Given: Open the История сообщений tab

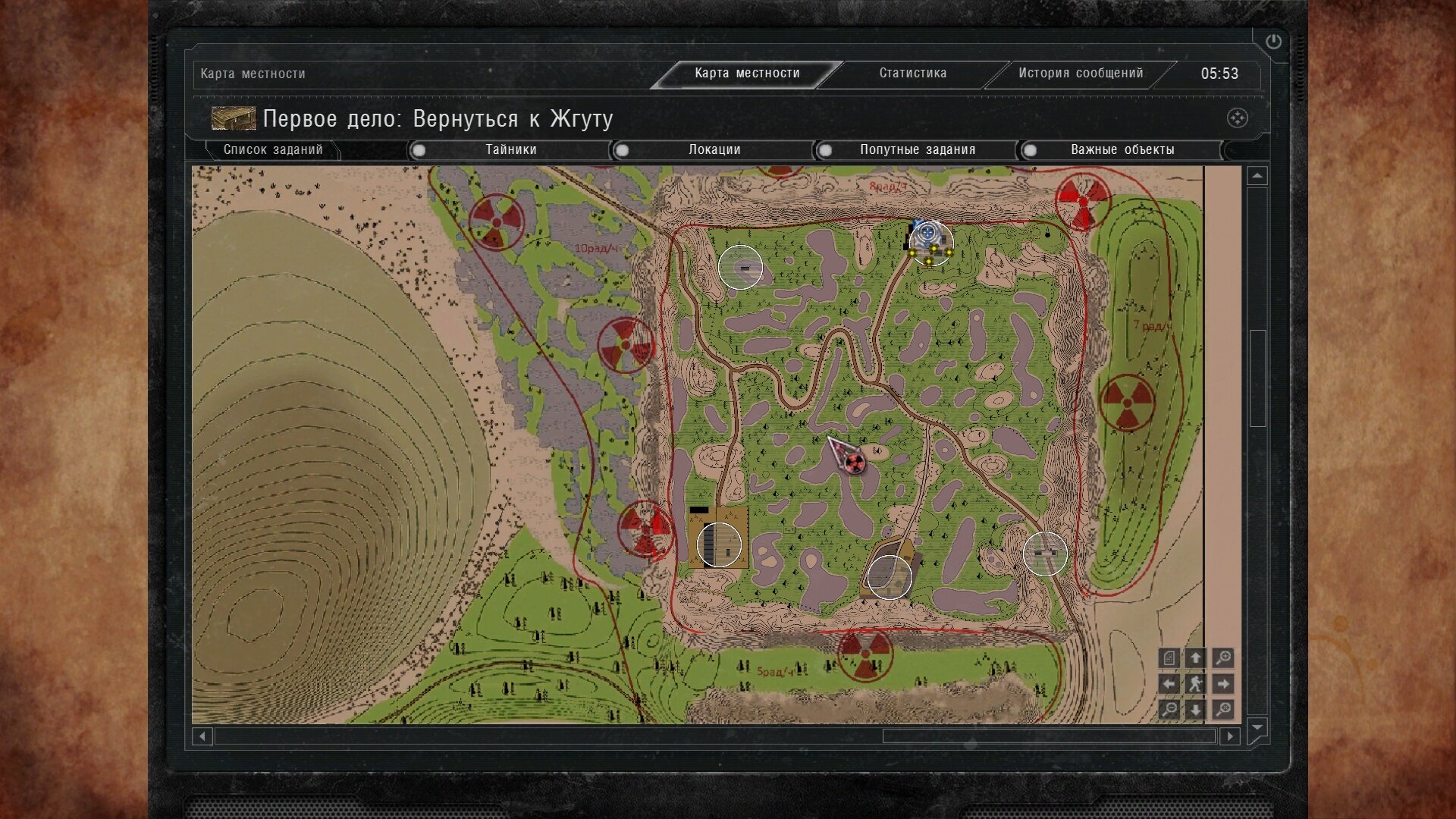Looking at the screenshot, I should [1080, 74].
